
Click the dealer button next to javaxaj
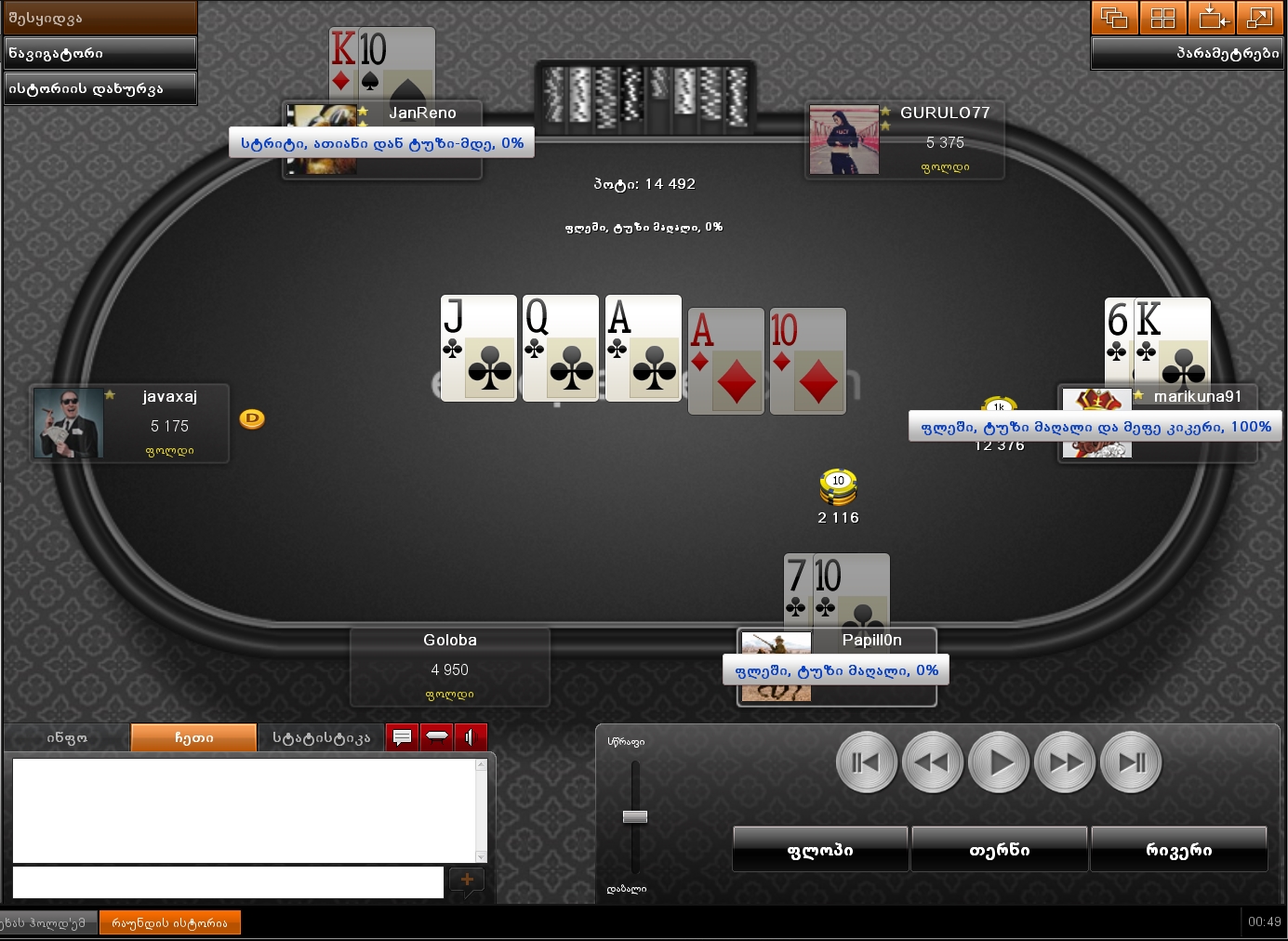251,419
